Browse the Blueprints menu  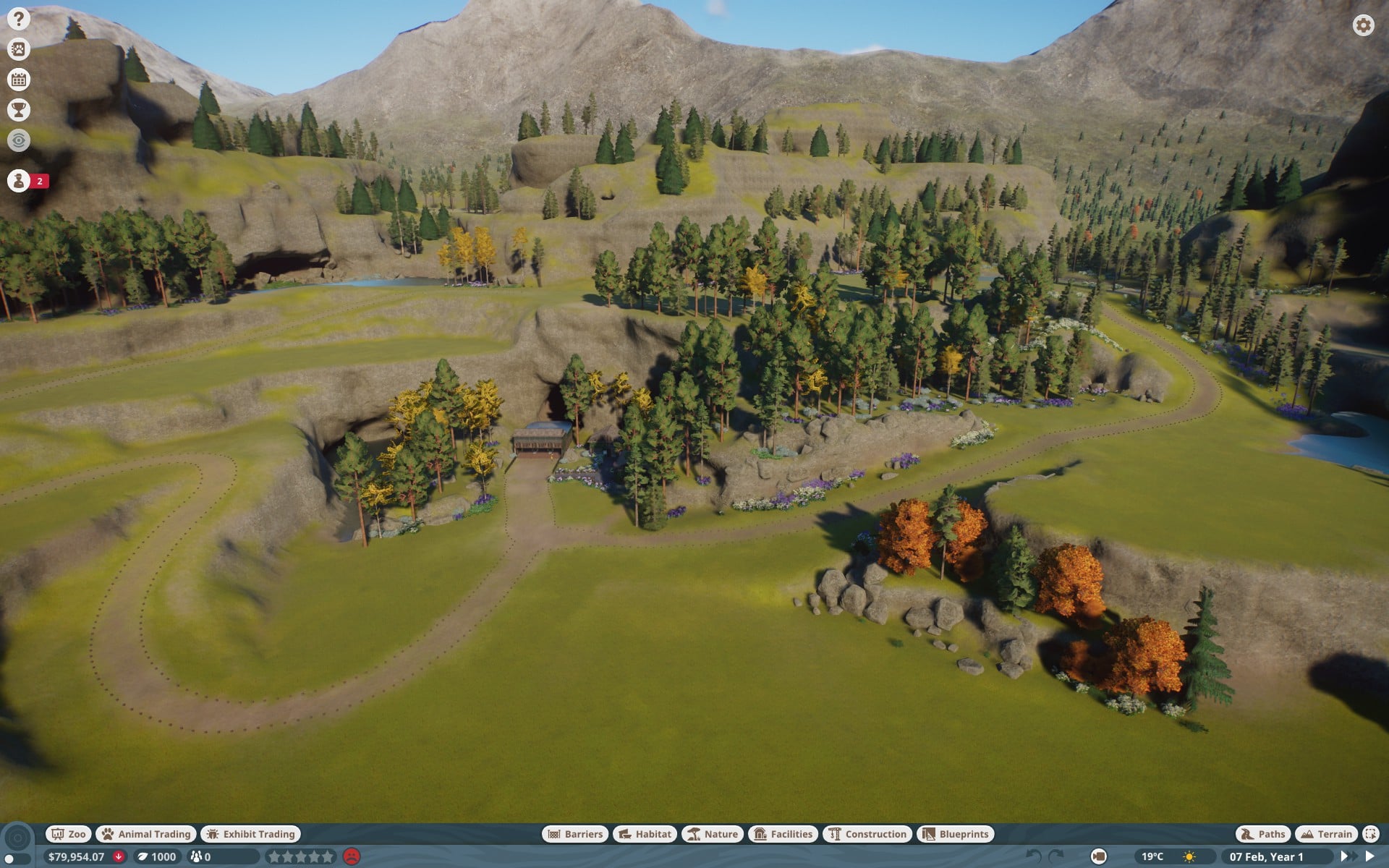pos(956,834)
